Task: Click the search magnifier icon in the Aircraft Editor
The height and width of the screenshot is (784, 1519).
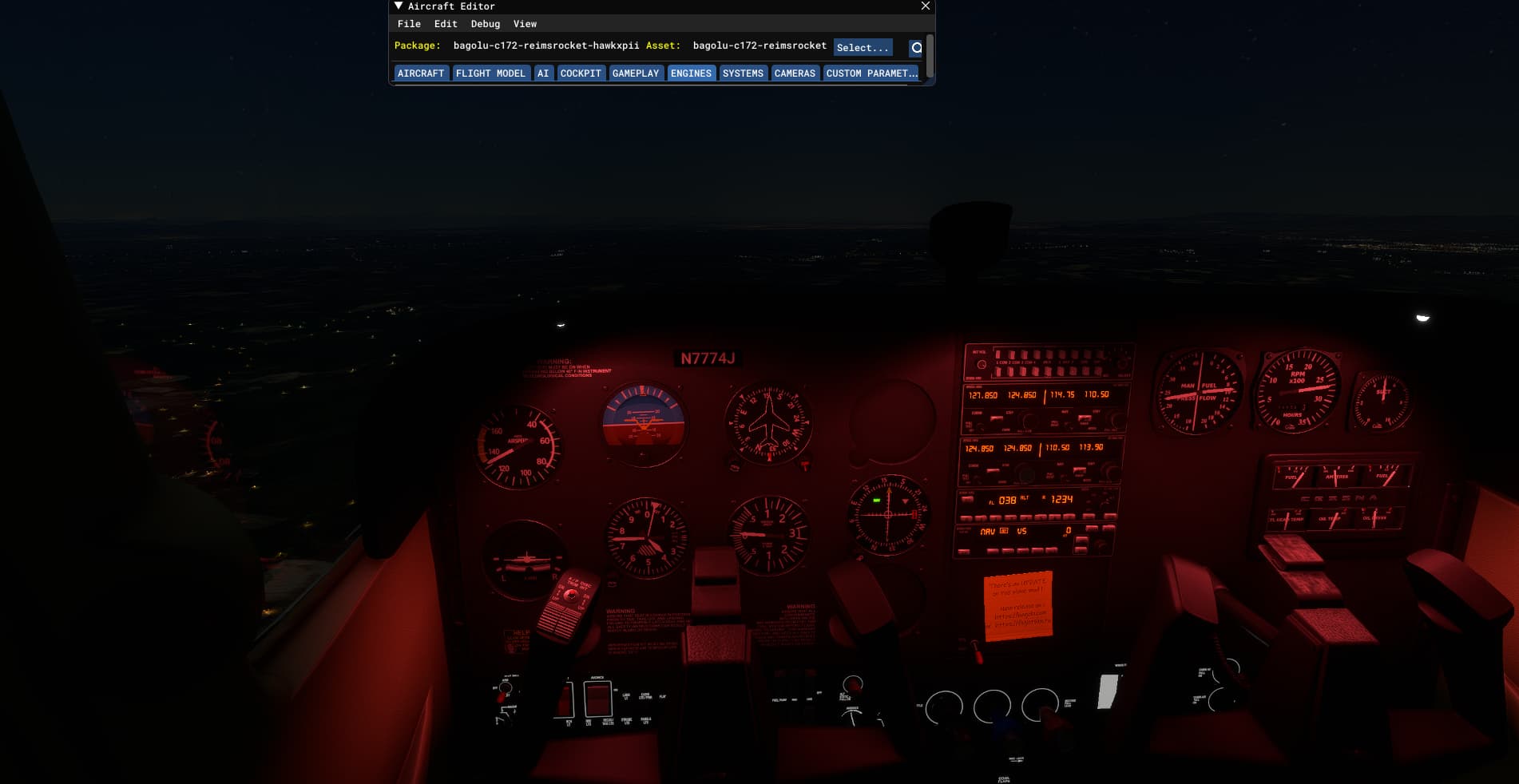Action: click(915, 47)
